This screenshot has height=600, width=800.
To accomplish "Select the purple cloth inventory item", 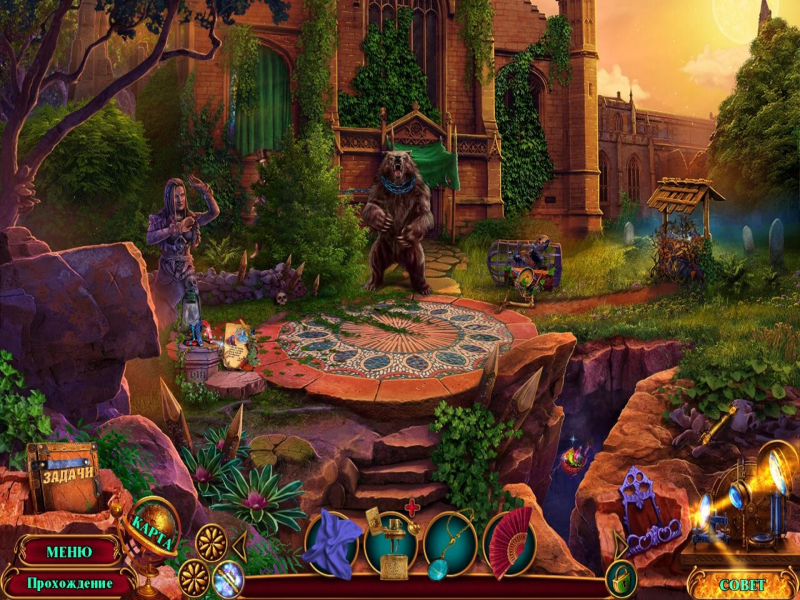I will (x=332, y=543).
